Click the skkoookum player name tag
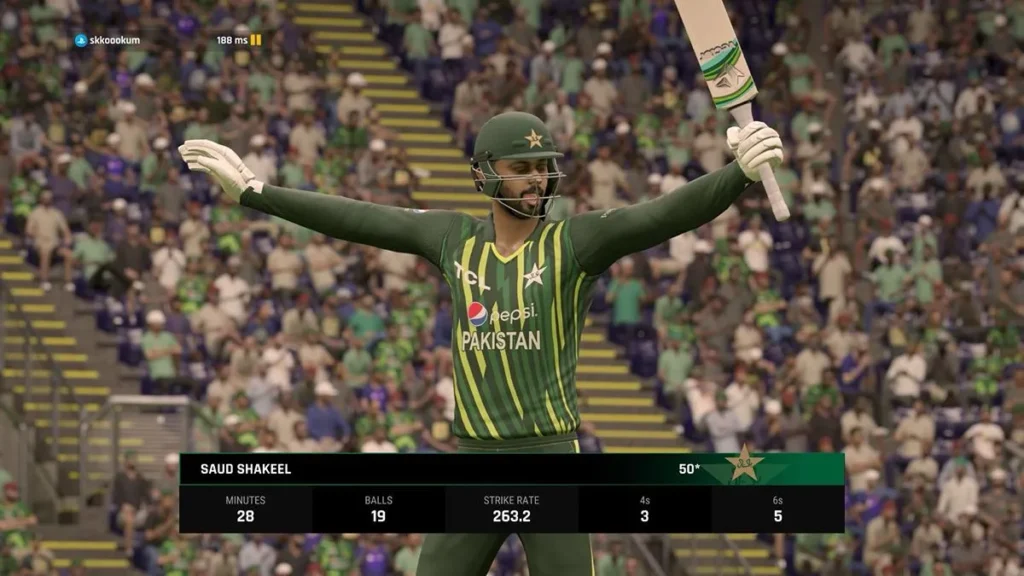1024x576 pixels. (108, 40)
